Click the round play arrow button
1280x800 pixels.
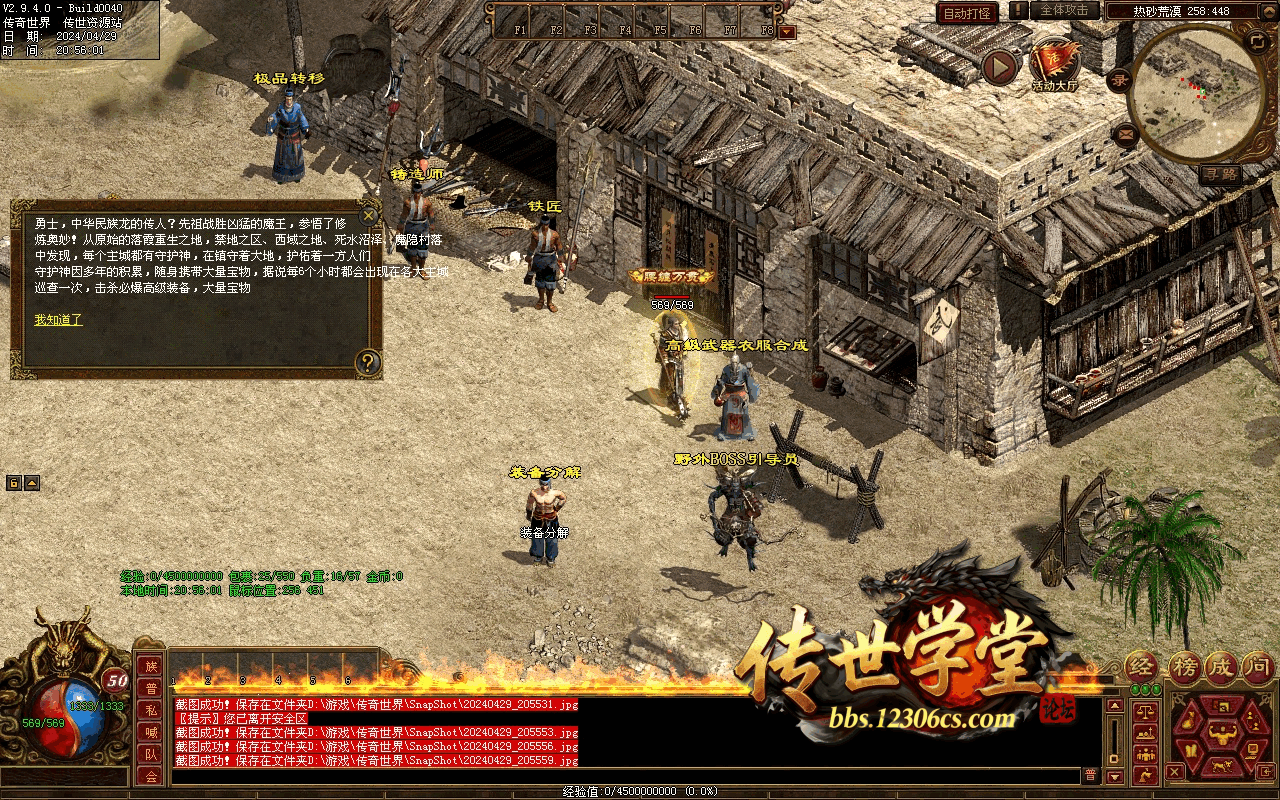pyautogui.click(x=999, y=67)
